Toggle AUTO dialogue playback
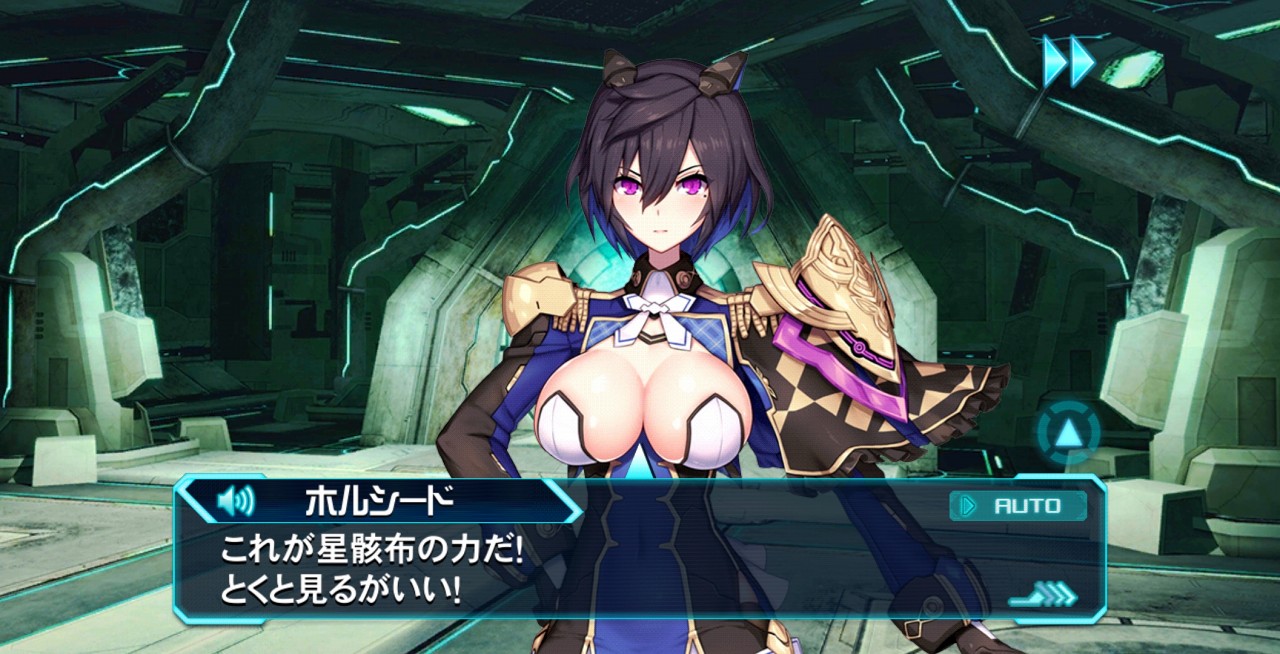Screen dimensions: 1280x654 pos(1017,506)
